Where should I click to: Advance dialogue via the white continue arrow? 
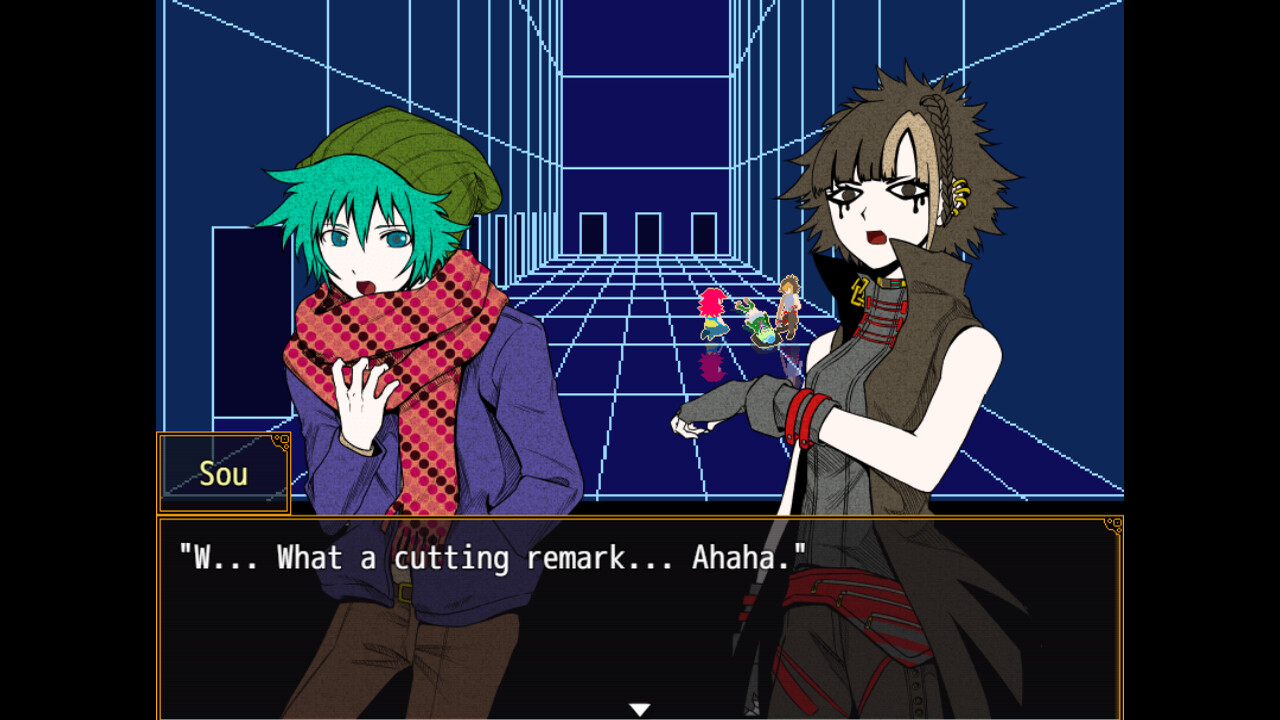point(639,709)
